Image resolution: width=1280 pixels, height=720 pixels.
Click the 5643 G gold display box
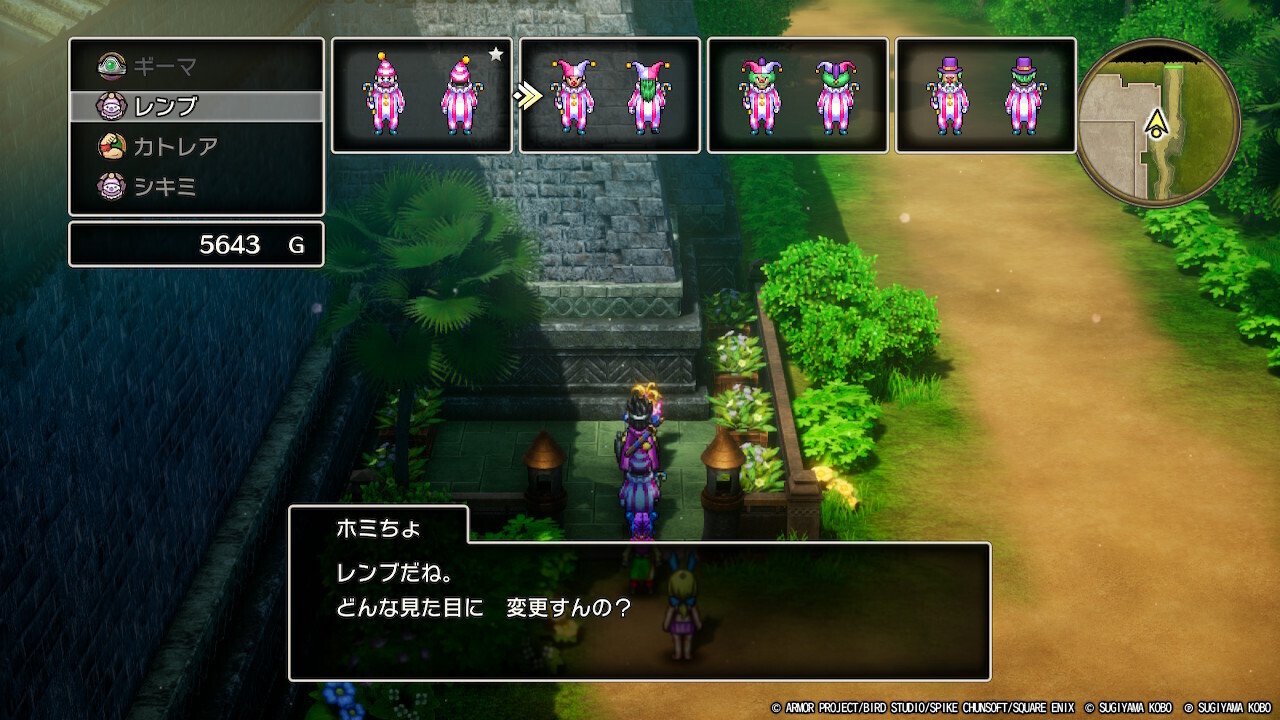(195, 243)
